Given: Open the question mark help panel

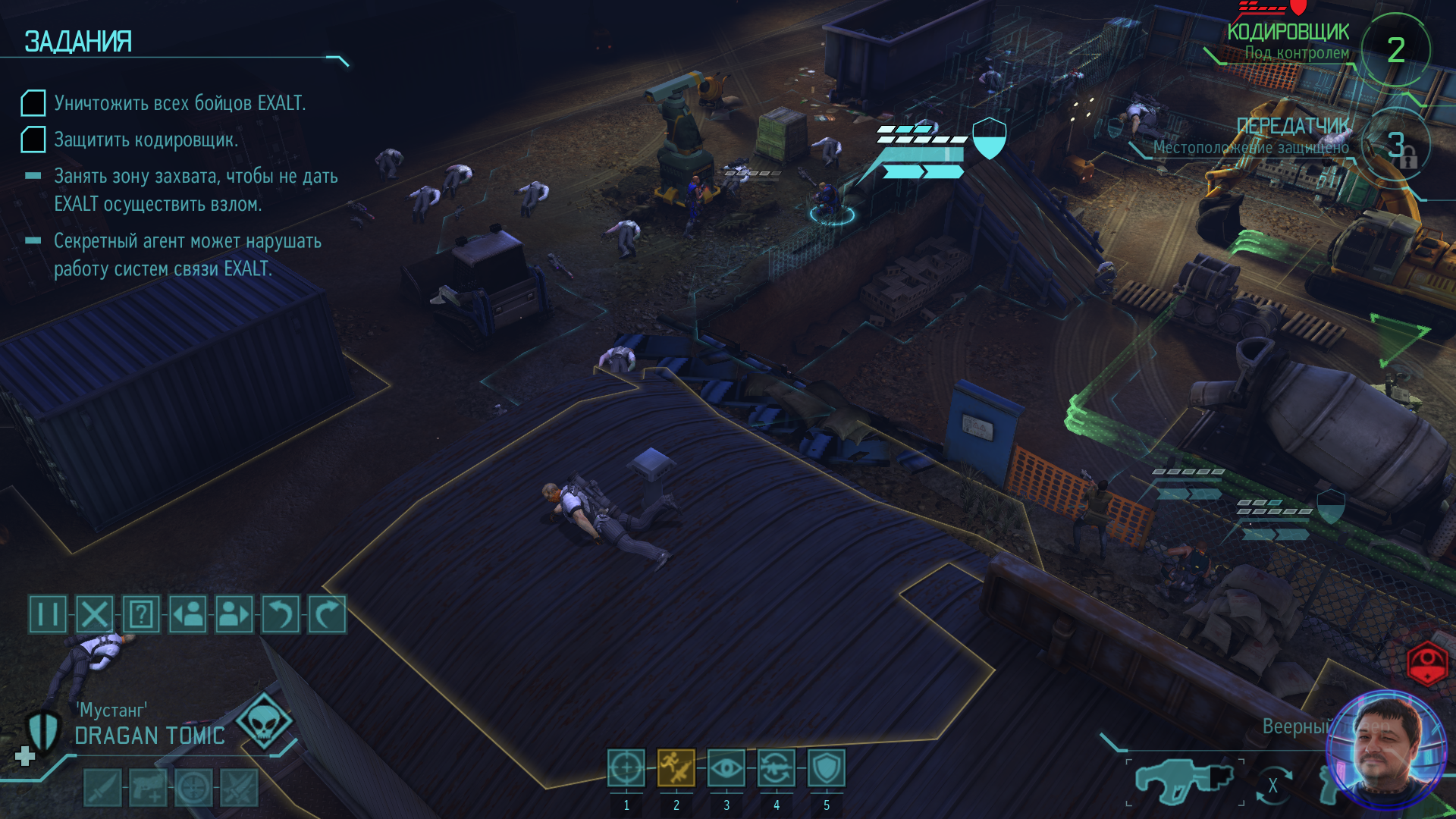Looking at the screenshot, I should (x=141, y=614).
